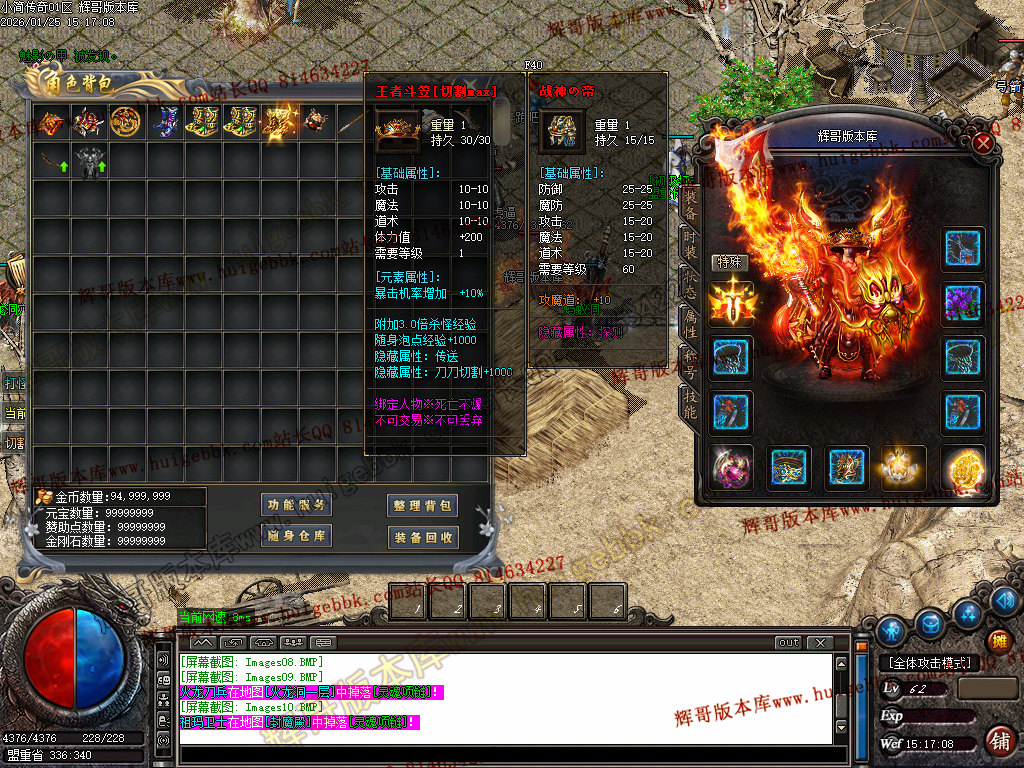Click the 特殊 special button

coord(729,262)
